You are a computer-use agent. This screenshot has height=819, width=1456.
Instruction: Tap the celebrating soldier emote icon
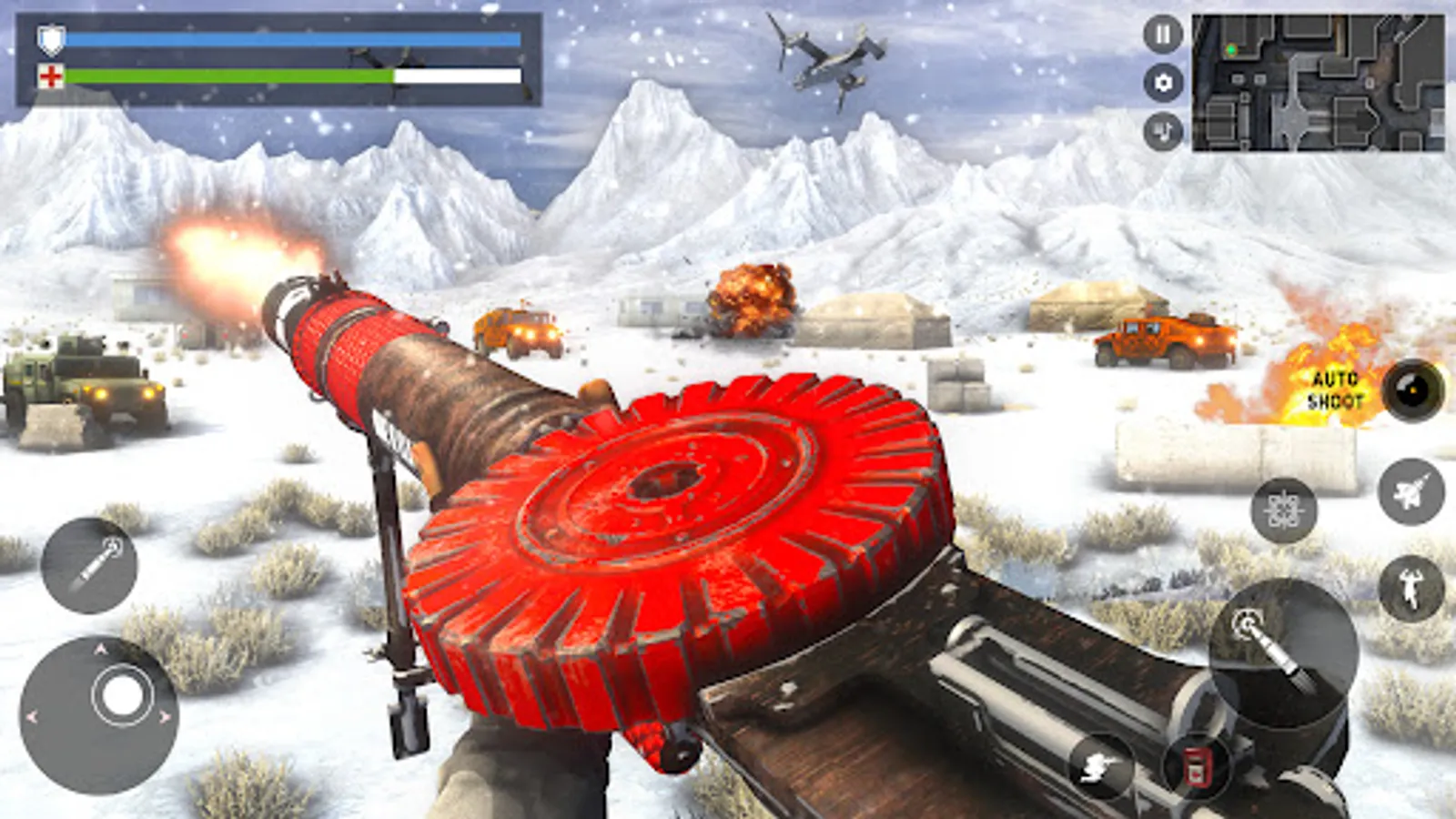[1409, 587]
